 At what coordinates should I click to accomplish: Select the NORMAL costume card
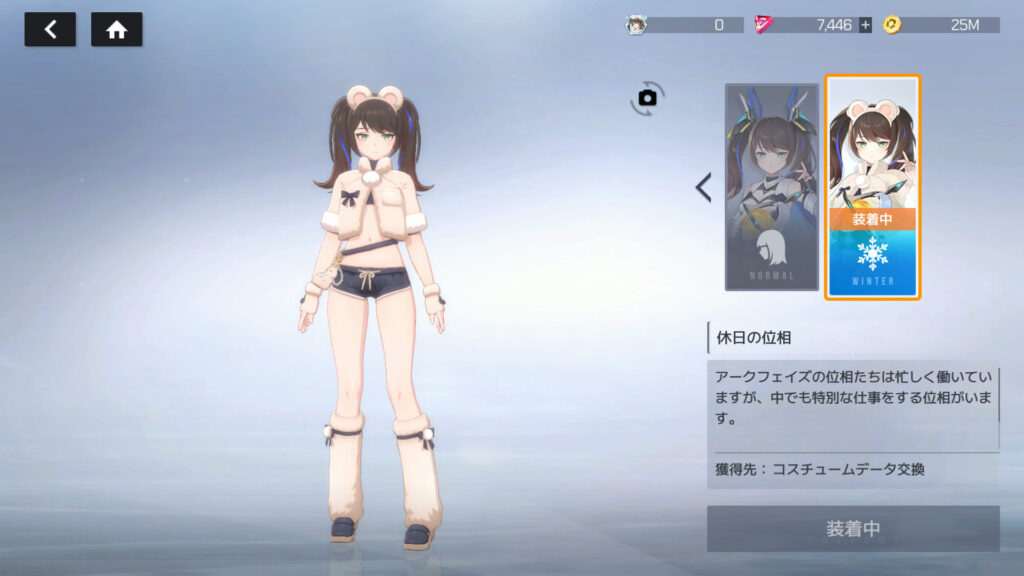coord(771,187)
